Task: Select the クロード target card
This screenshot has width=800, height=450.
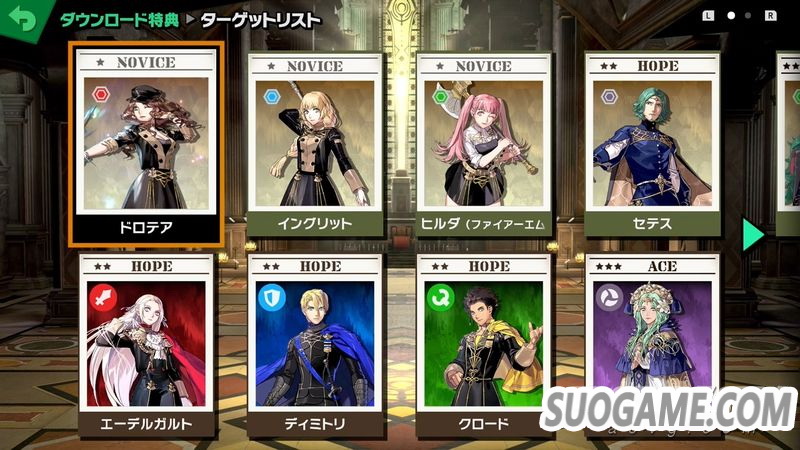Action: click(x=484, y=345)
